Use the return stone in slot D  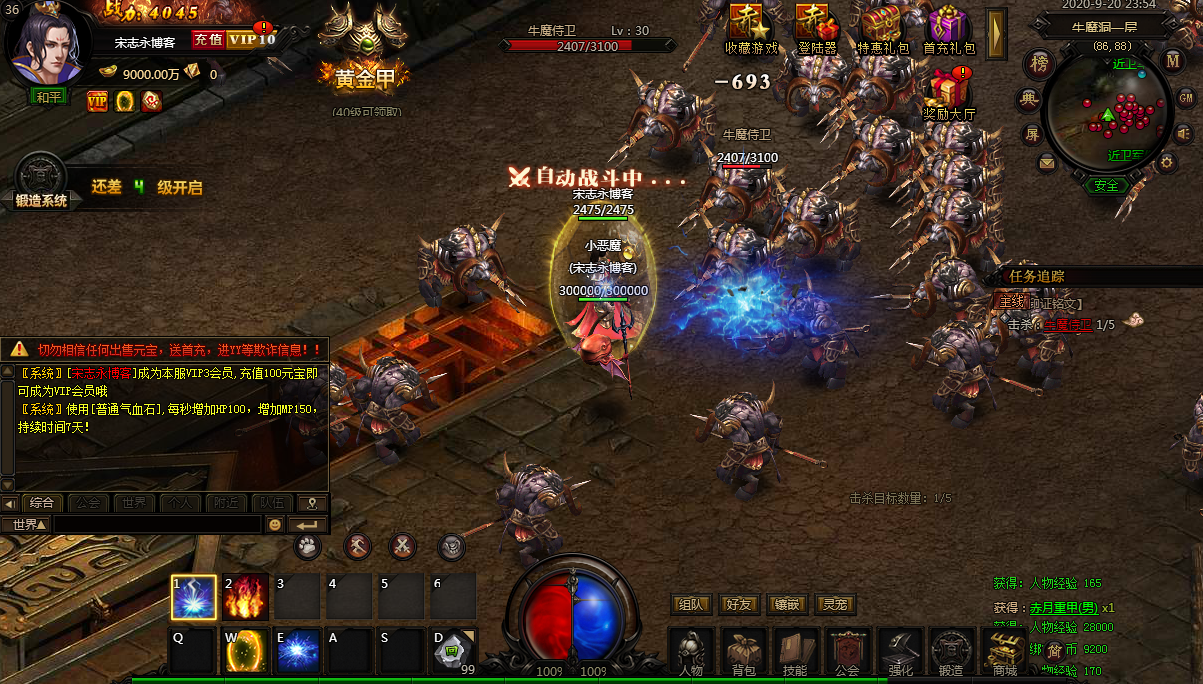(x=454, y=651)
